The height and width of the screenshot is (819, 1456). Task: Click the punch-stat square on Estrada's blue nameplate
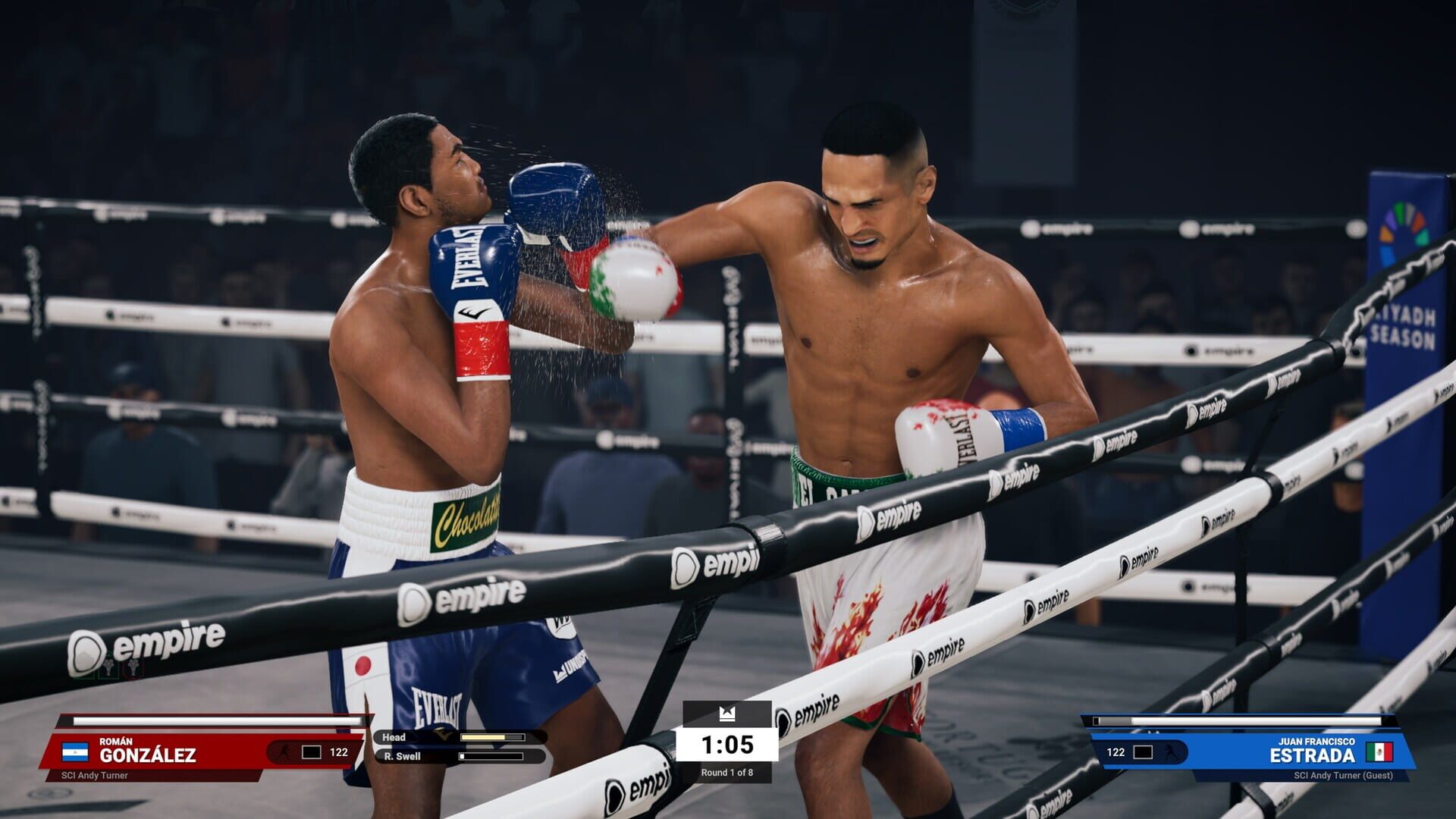pyautogui.click(x=1143, y=752)
